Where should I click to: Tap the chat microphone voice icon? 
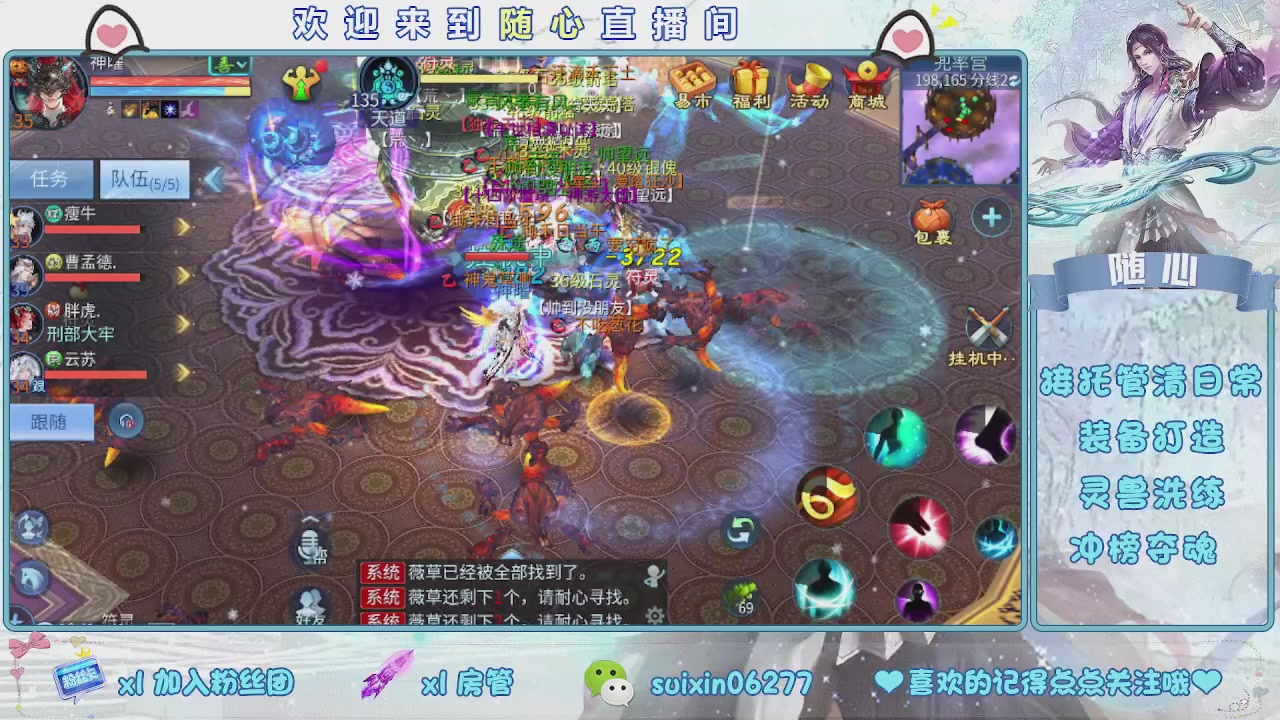pyautogui.click(x=310, y=545)
